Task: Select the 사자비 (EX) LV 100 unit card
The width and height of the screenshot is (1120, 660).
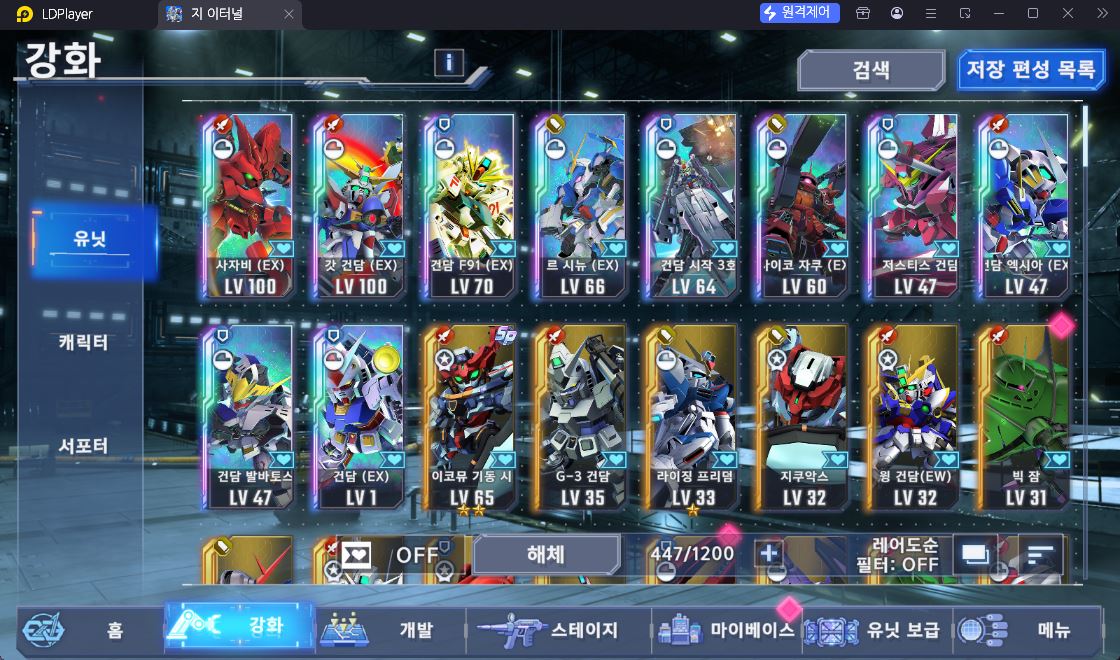Action: pyautogui.click(x=251, y=205)
